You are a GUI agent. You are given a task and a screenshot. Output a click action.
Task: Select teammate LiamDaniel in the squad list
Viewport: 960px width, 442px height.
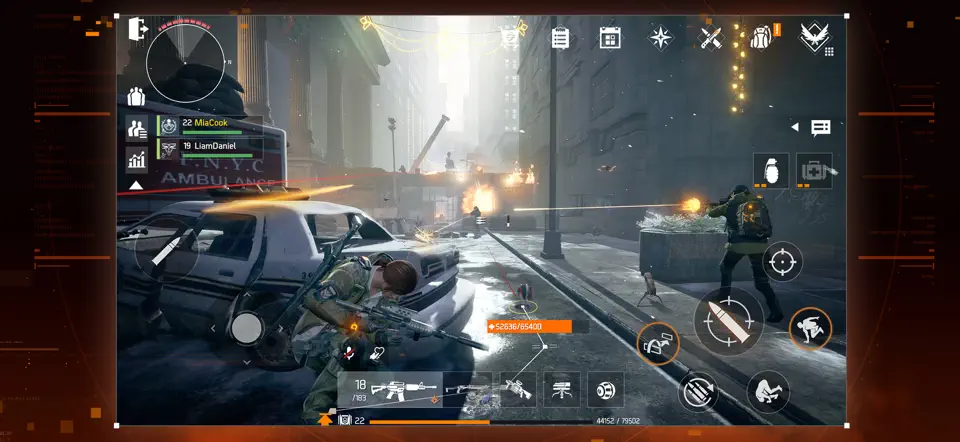click(212, 148)
